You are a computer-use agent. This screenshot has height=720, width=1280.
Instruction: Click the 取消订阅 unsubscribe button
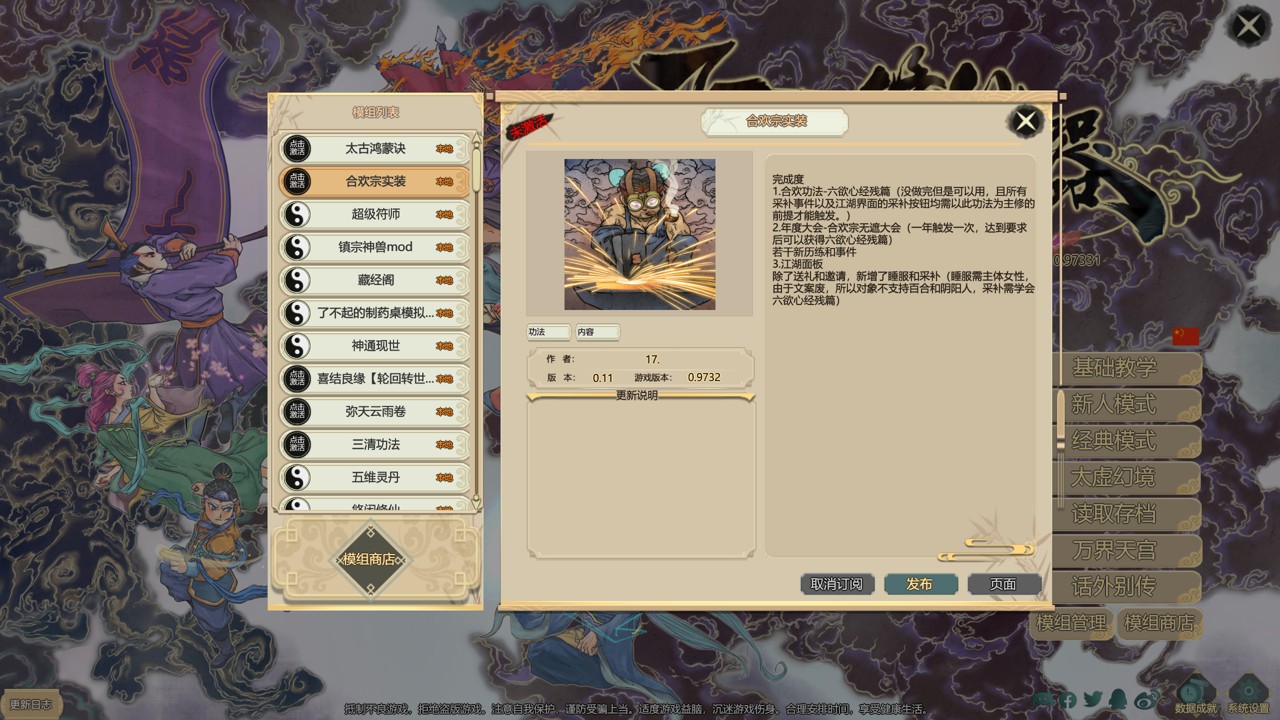point(837,584)
